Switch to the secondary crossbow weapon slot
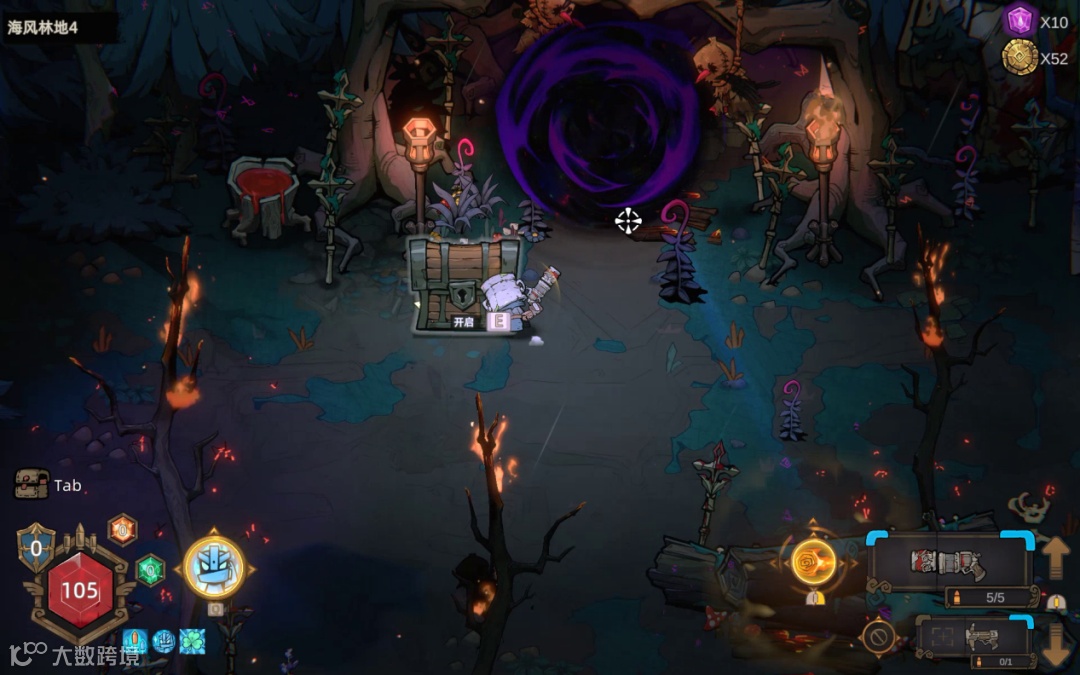Screen dimensions: 1080x675 [974, 636]
